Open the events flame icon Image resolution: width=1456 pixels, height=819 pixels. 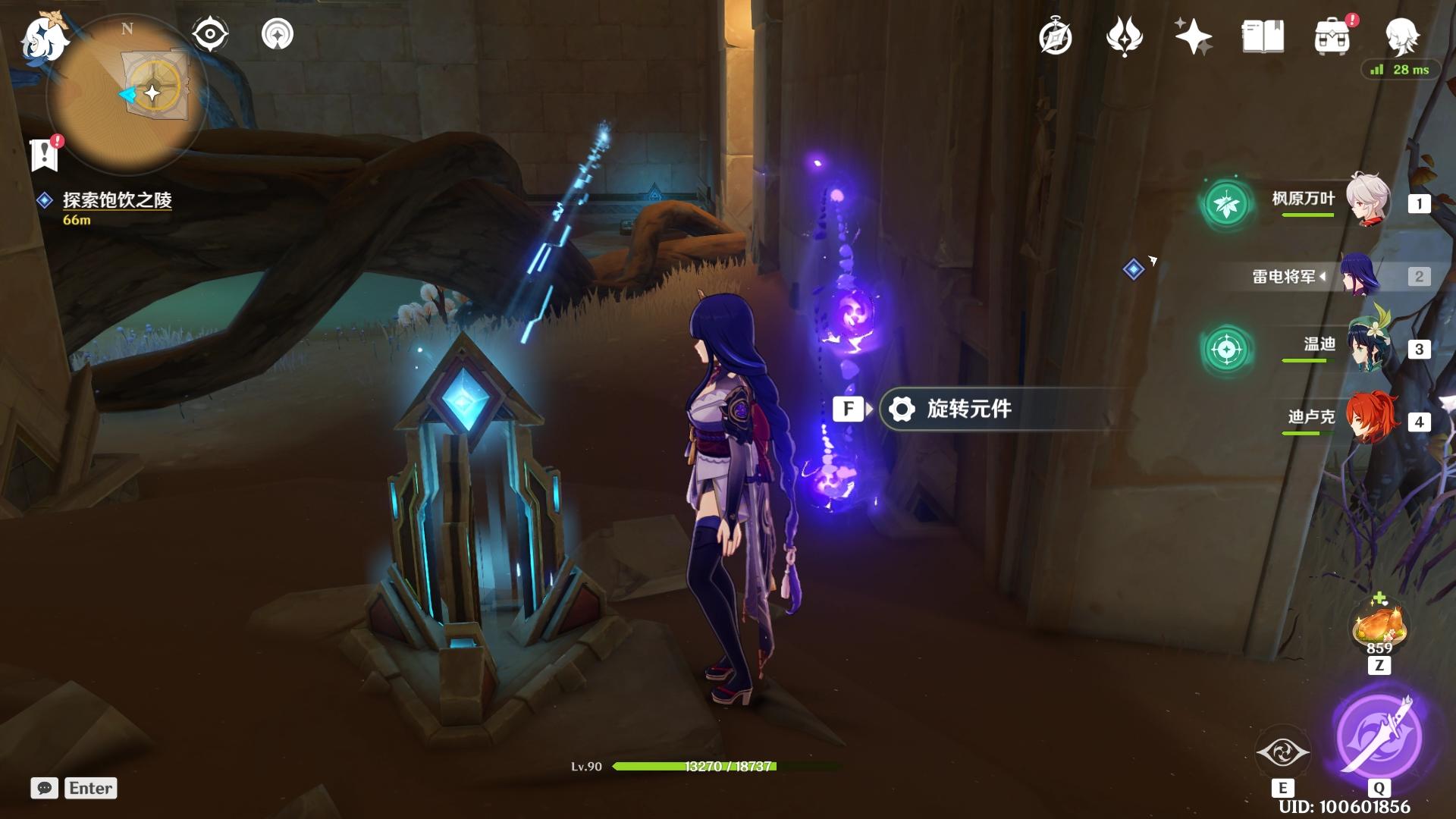tap(1124, 37)
